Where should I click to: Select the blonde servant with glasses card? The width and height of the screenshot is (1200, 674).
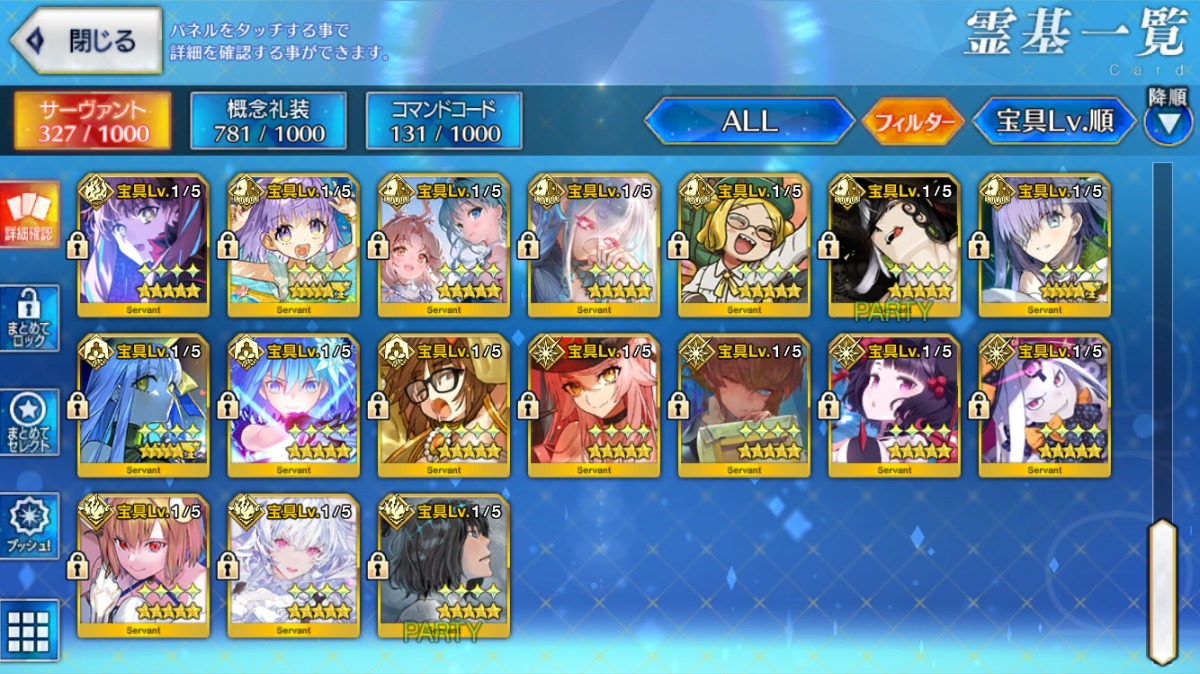[x=744, y=244]
